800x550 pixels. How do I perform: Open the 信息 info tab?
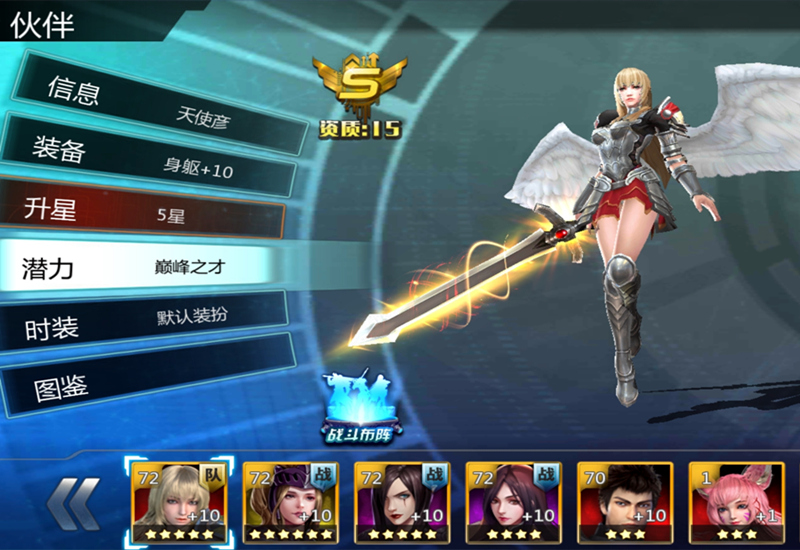click(x=150, y=102)
